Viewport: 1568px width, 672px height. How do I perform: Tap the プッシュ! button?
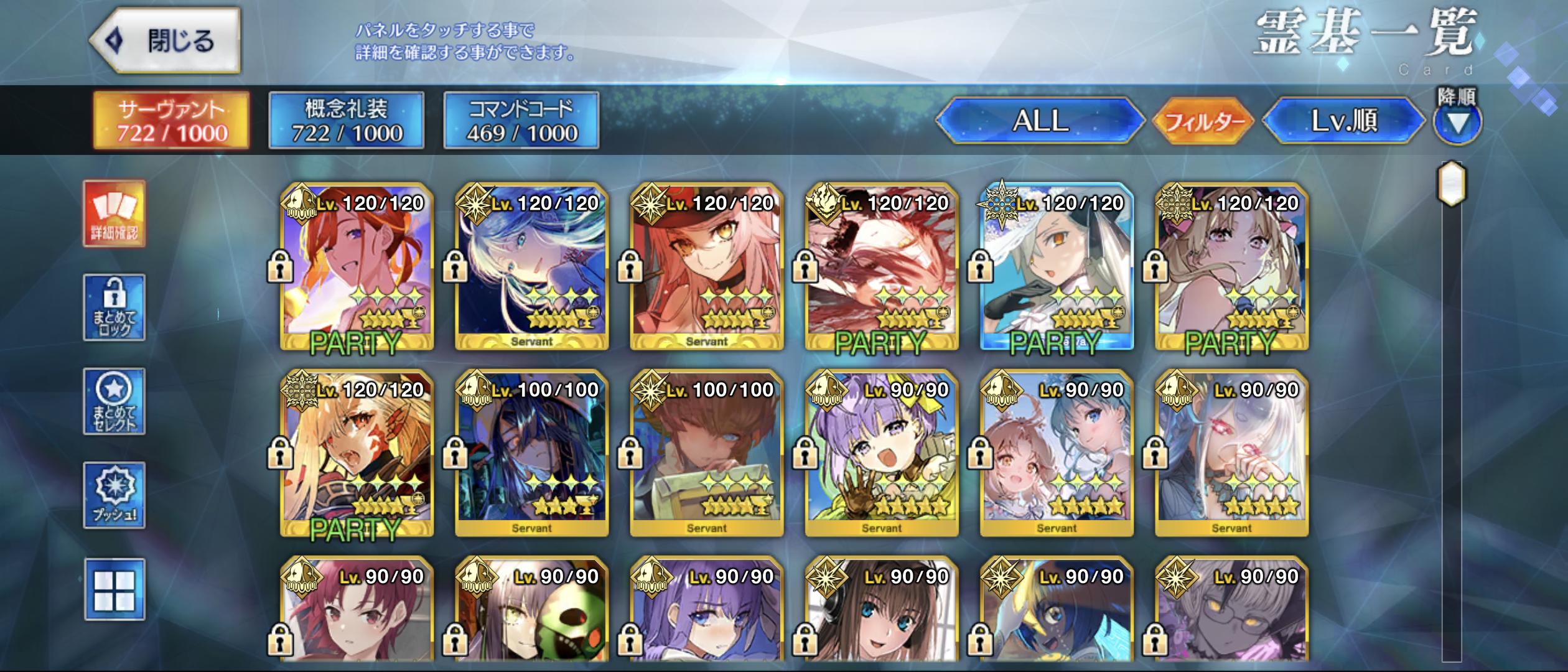coord(114,495)
